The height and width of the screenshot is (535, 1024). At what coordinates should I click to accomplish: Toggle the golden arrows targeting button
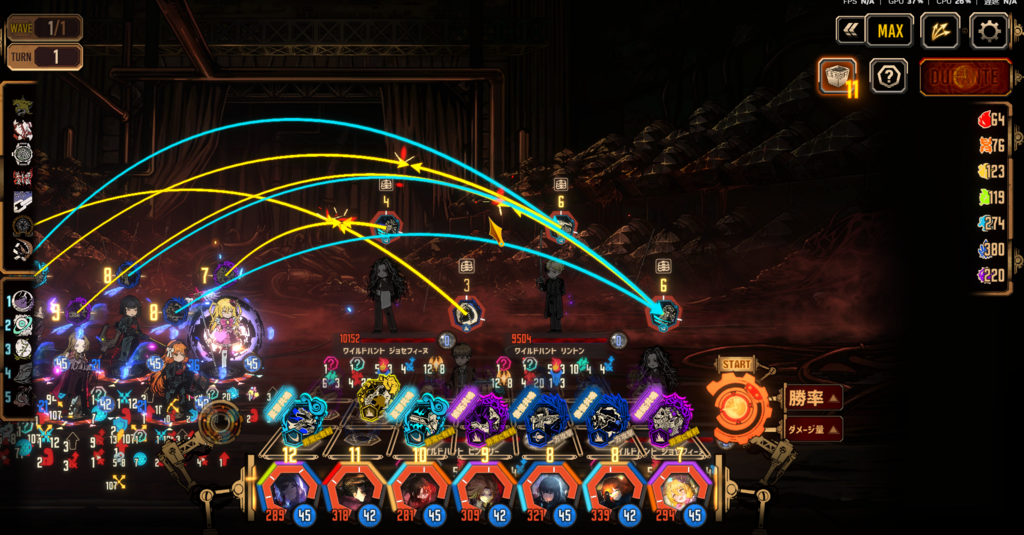coord(940,31)
